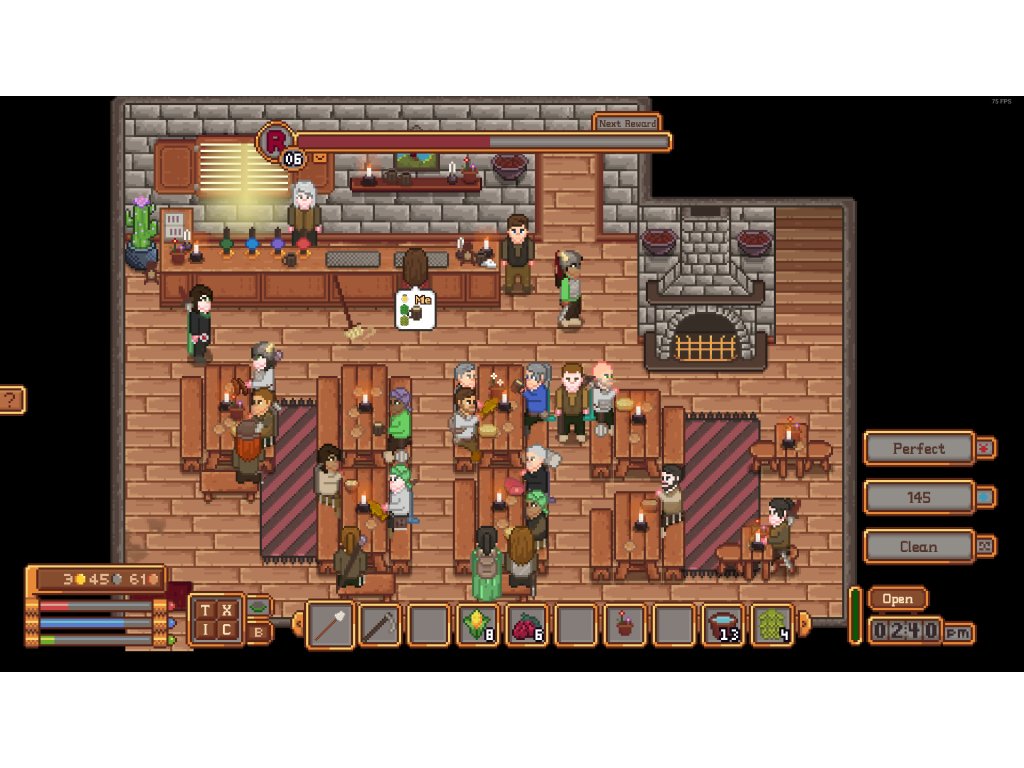Choose the corn stack in the hotbar
The width and height of the screenshot is (1024, 768).
click(x=478, y=626)
